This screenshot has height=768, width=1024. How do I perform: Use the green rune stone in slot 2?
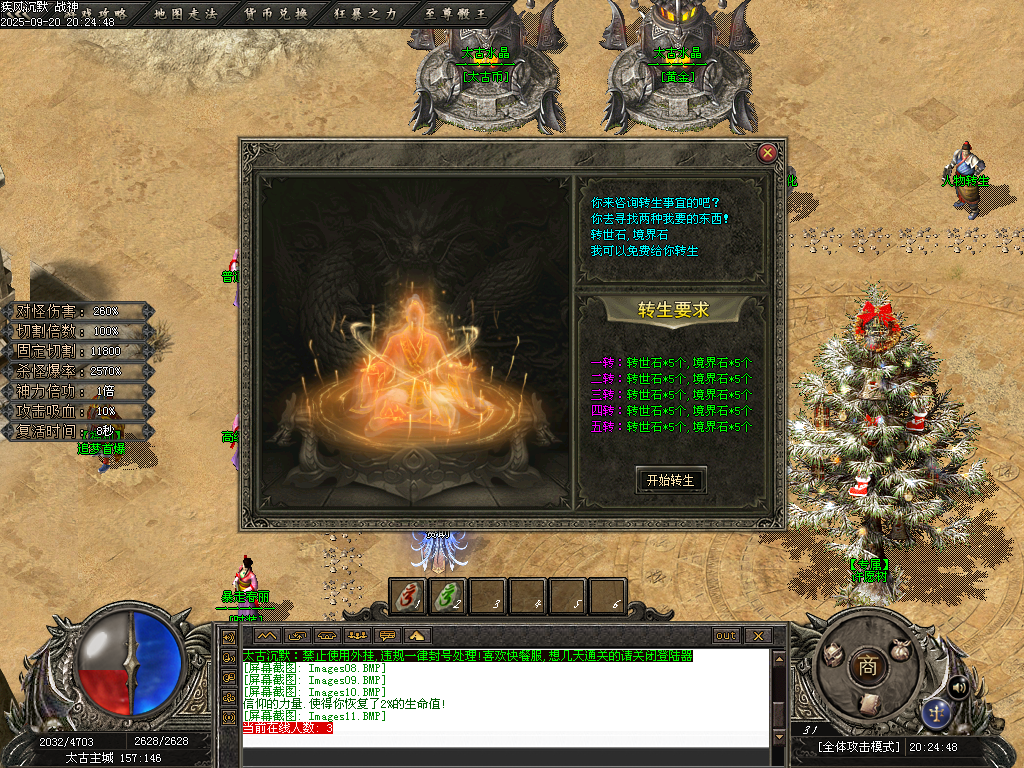tap(448, 597)
